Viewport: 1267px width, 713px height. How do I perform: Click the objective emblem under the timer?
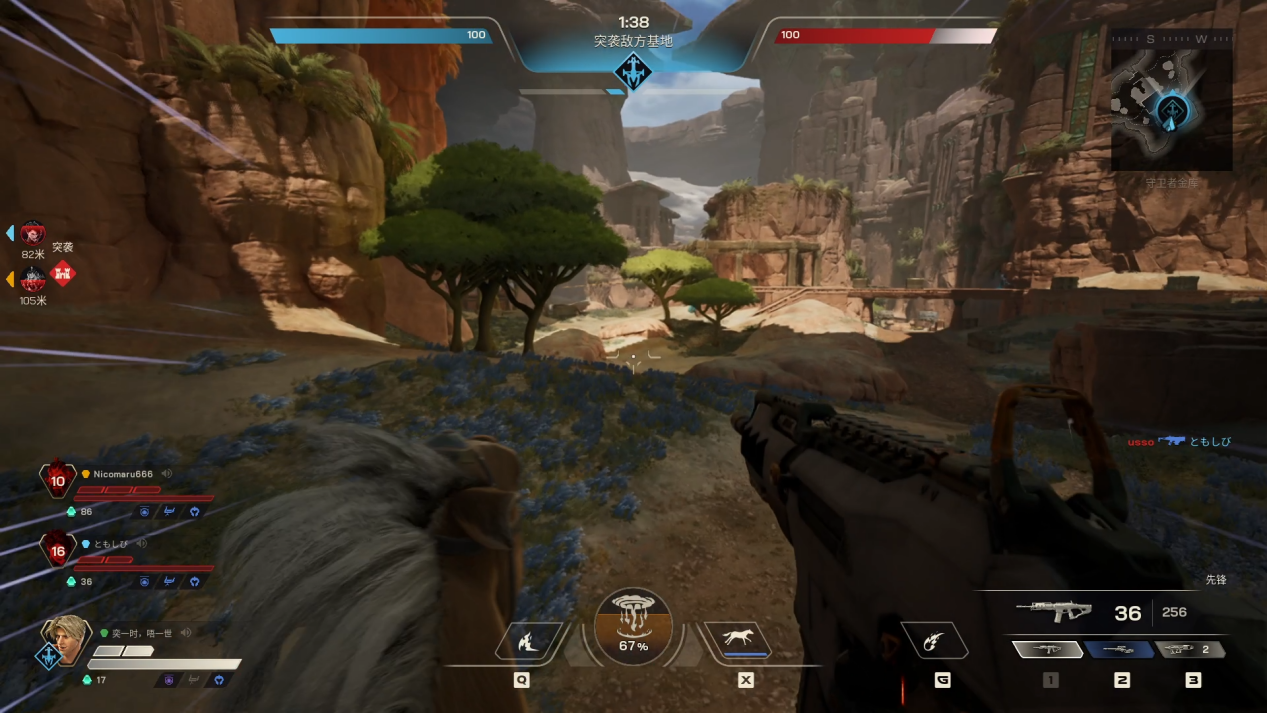pyautogui.click(x=632, y=72)
